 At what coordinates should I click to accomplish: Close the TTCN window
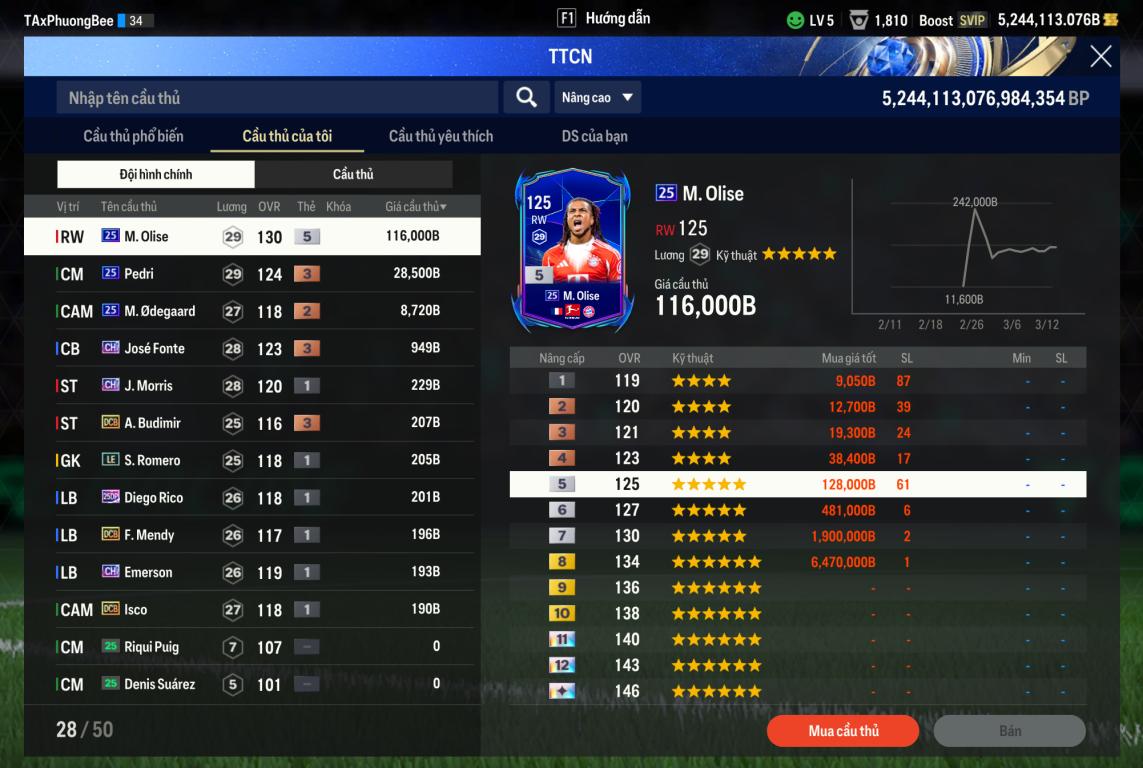1100,57
